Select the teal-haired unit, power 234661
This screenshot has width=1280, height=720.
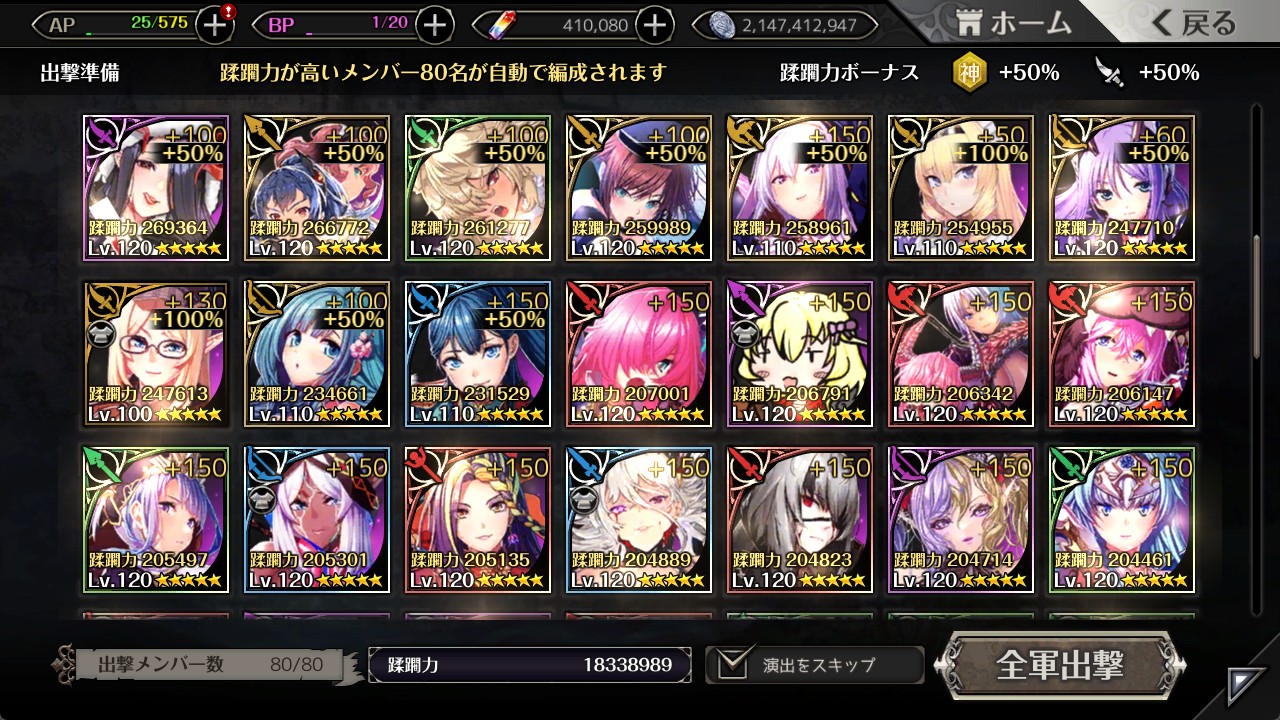(317, 354)
